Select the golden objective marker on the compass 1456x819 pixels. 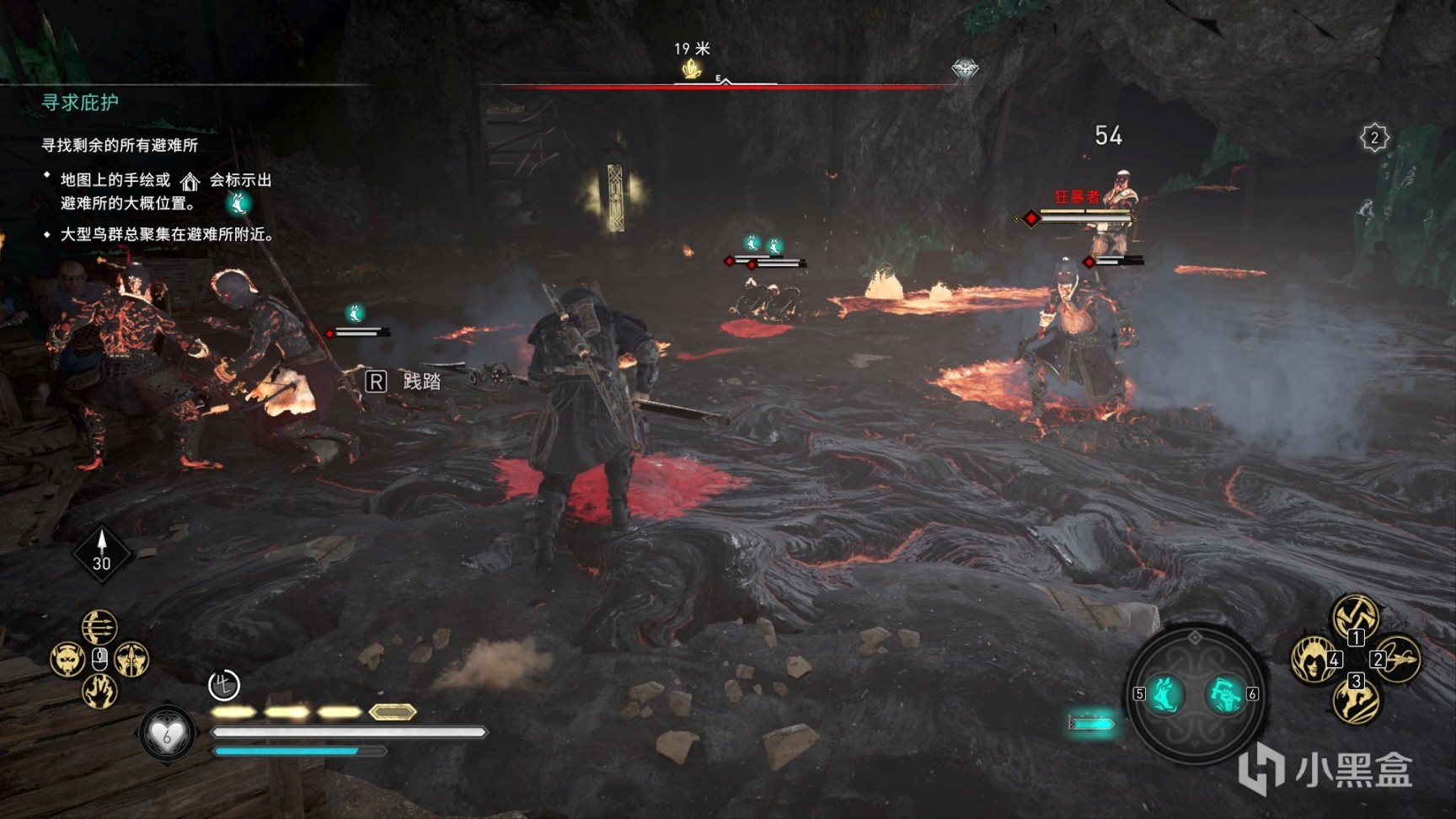(x=692, y=69)
